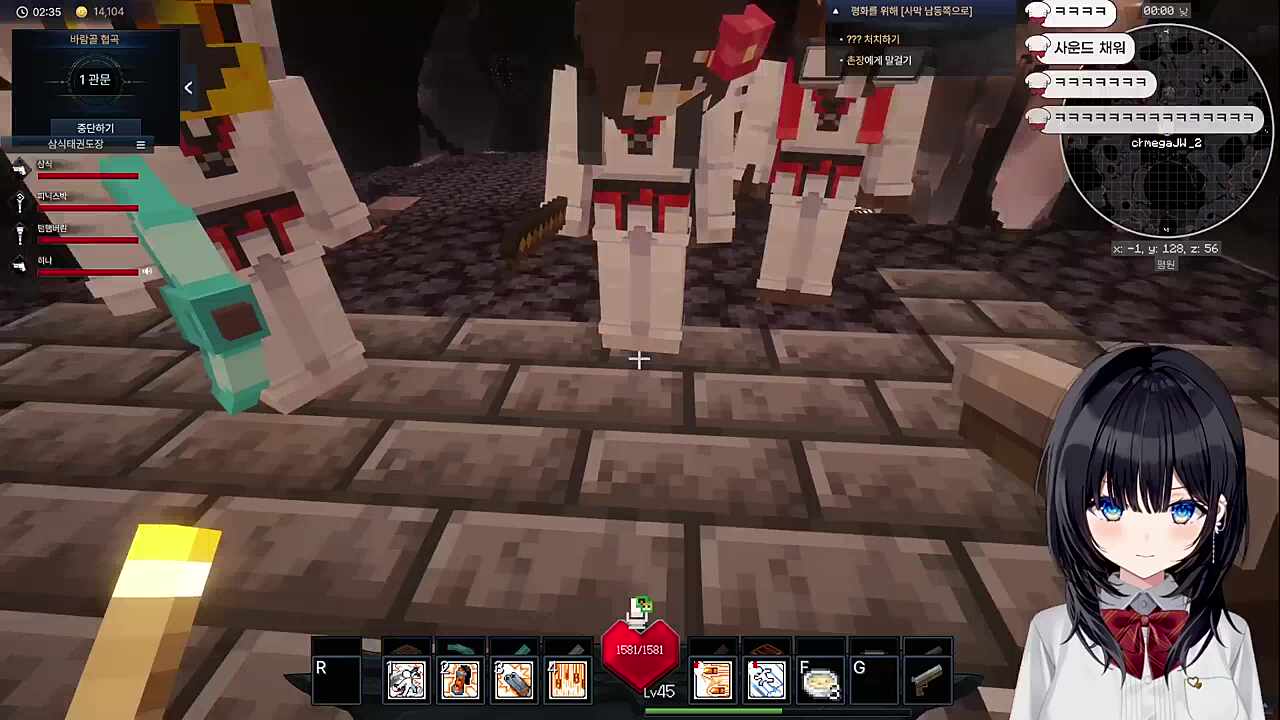
Task: Click the 중단하기 stop button
Action: click(95, 128)
